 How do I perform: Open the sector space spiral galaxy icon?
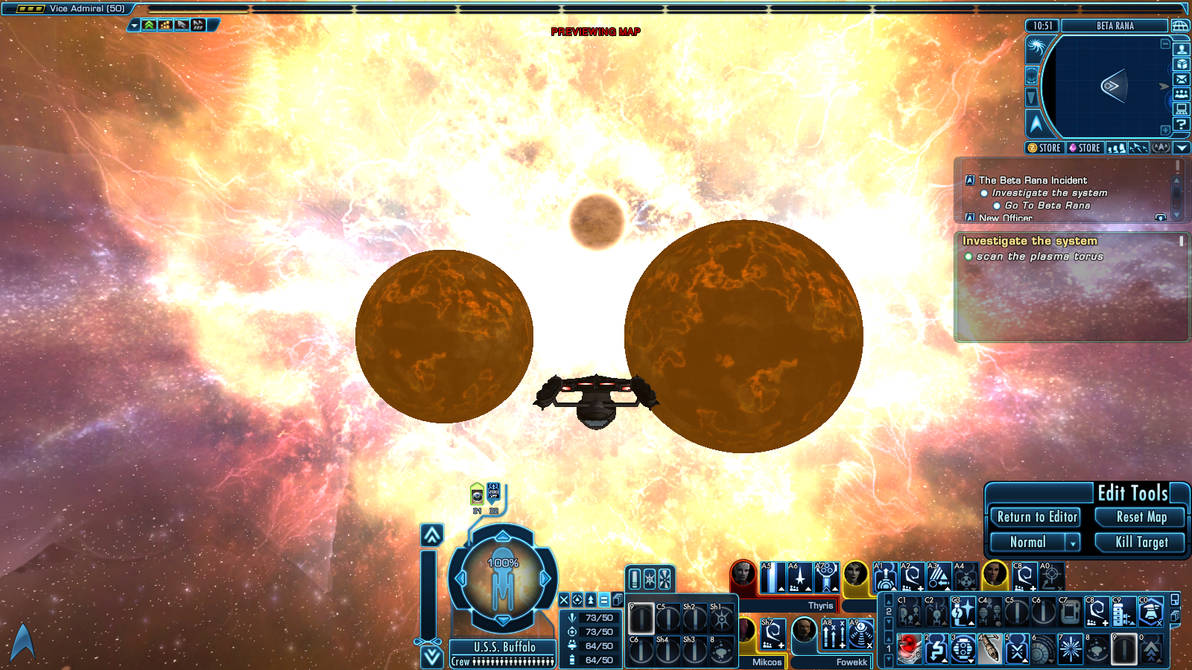click(x=1033, y=46)
